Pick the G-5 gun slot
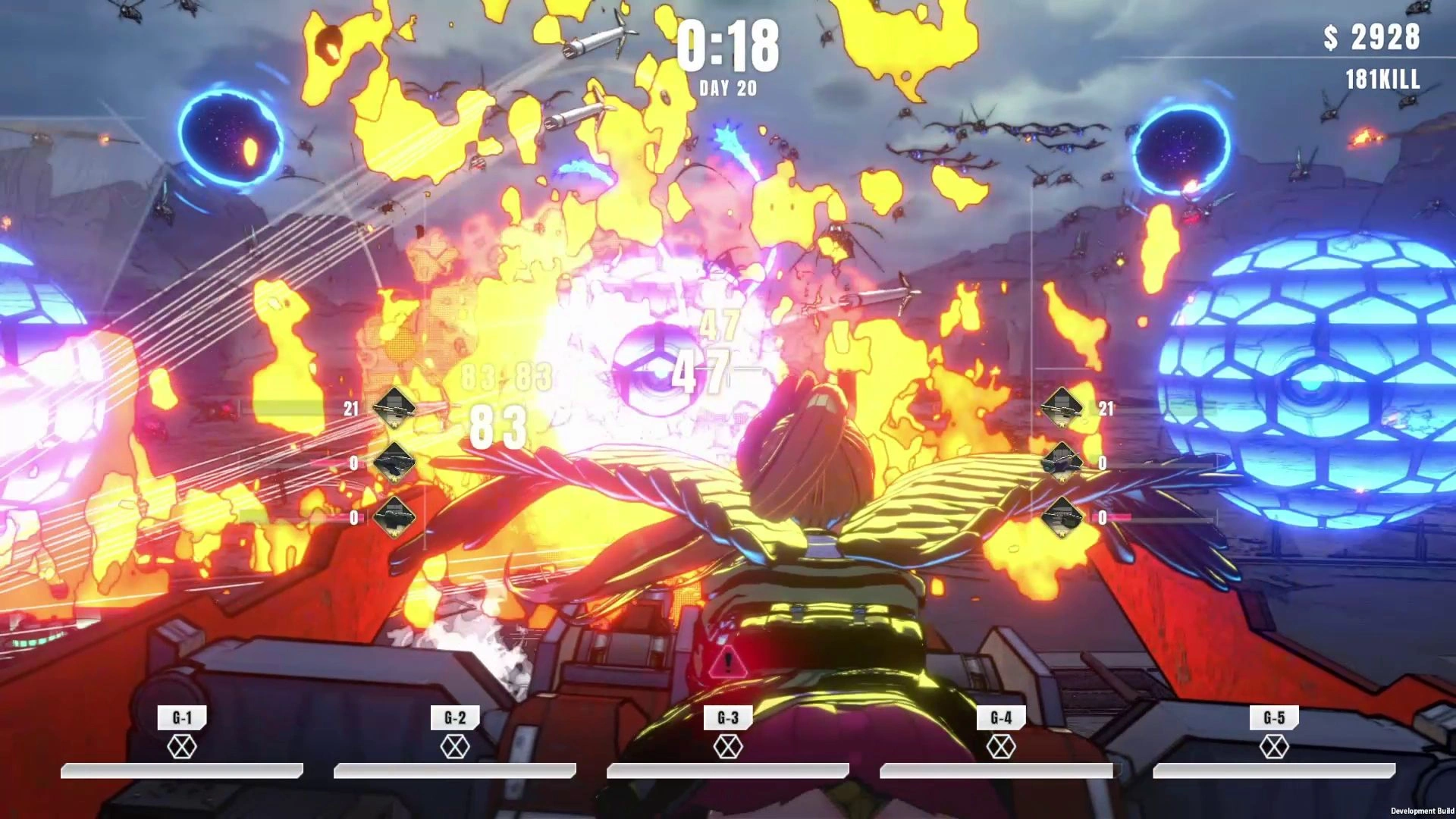 (1274, 718)
